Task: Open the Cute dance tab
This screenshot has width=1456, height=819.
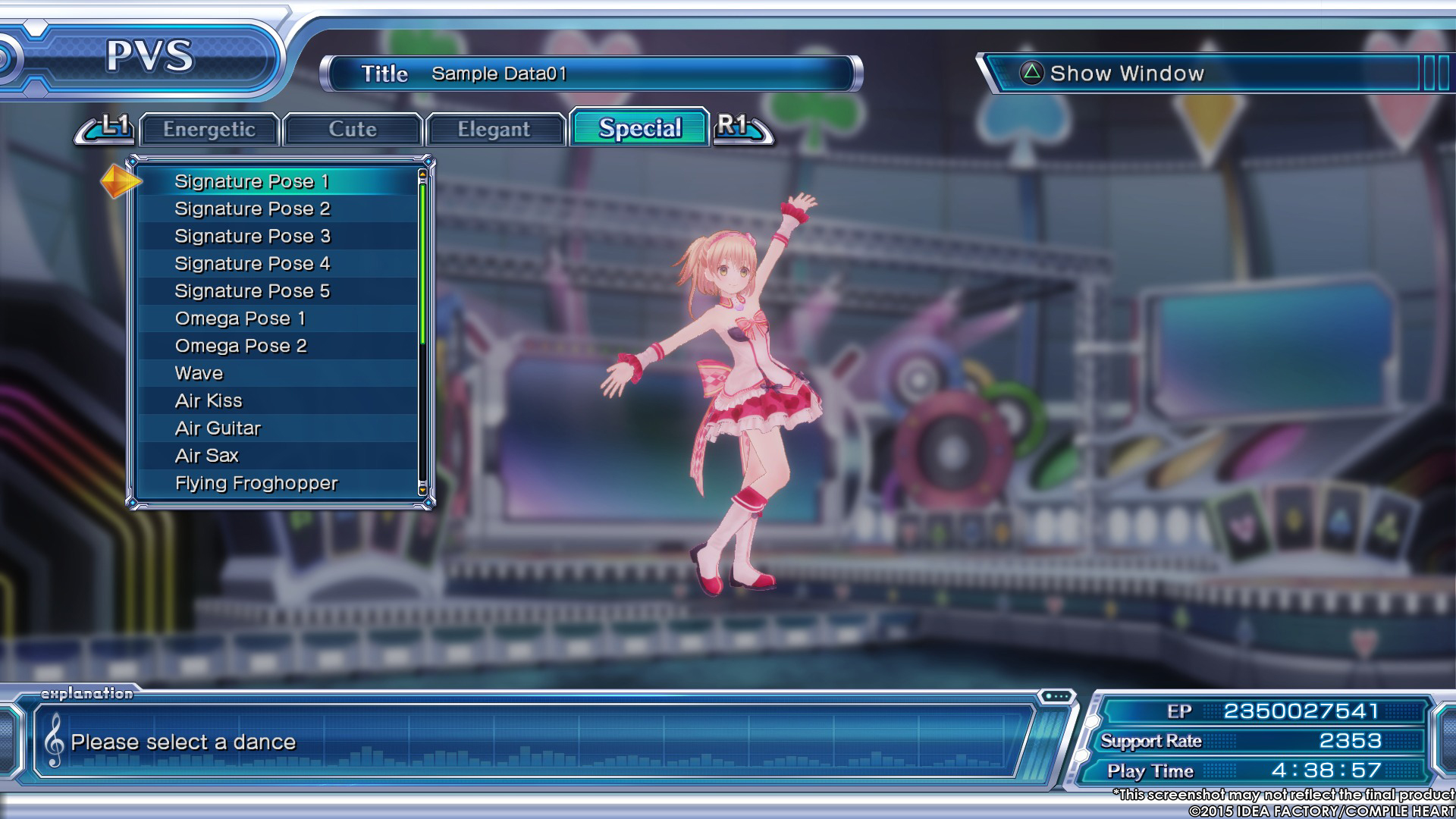Action: [x=353, y=130]
